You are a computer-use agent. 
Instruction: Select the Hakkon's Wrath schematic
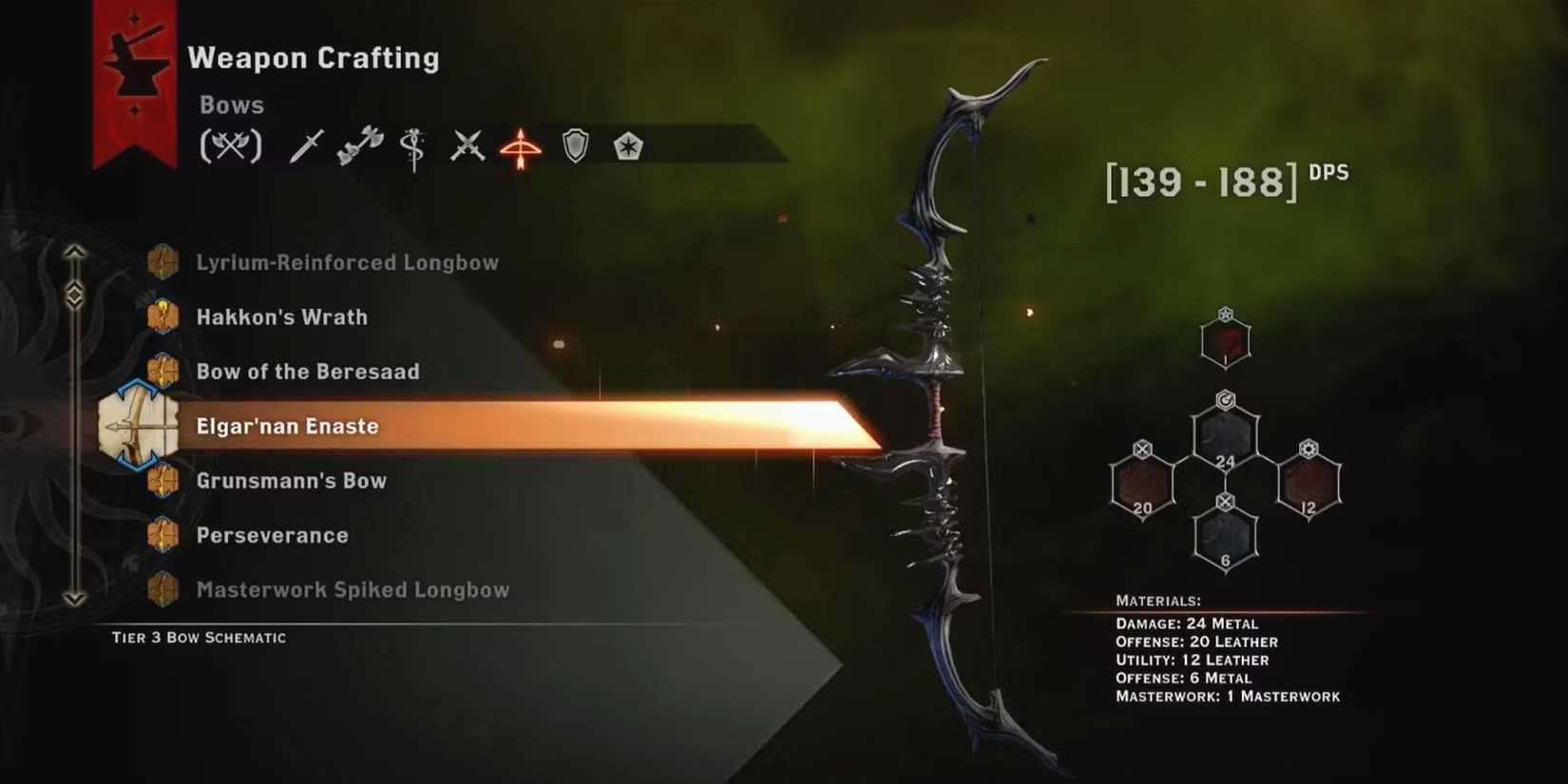[281, 316]
